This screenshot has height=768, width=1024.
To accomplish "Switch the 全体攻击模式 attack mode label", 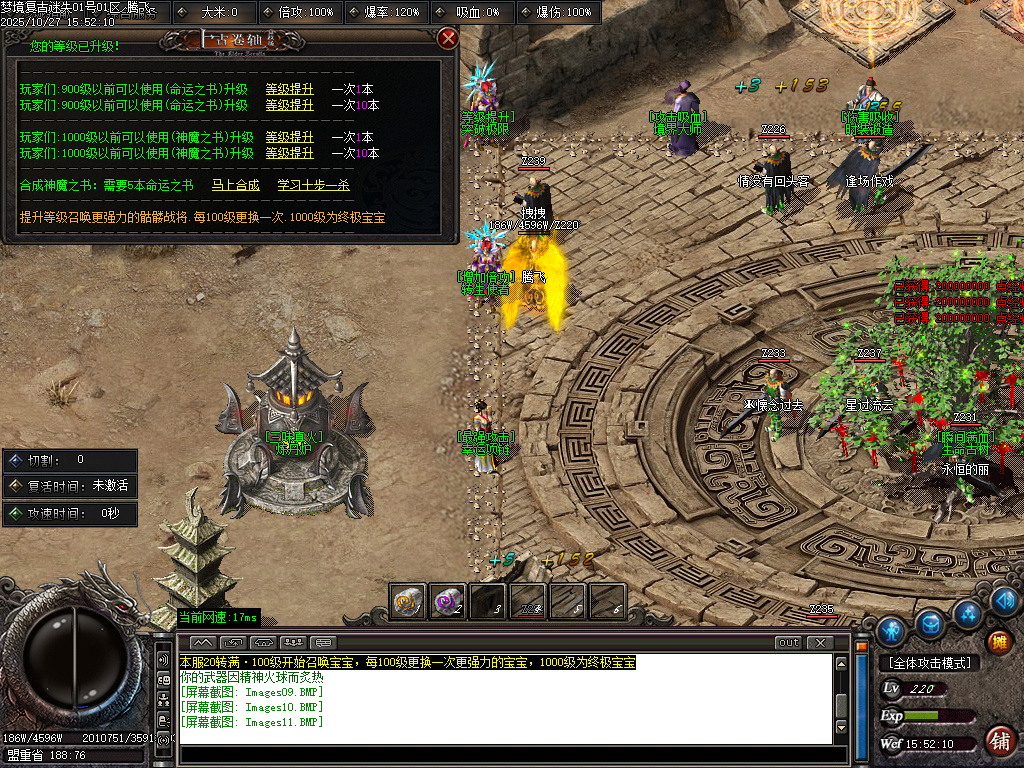I will pos(928,663).
